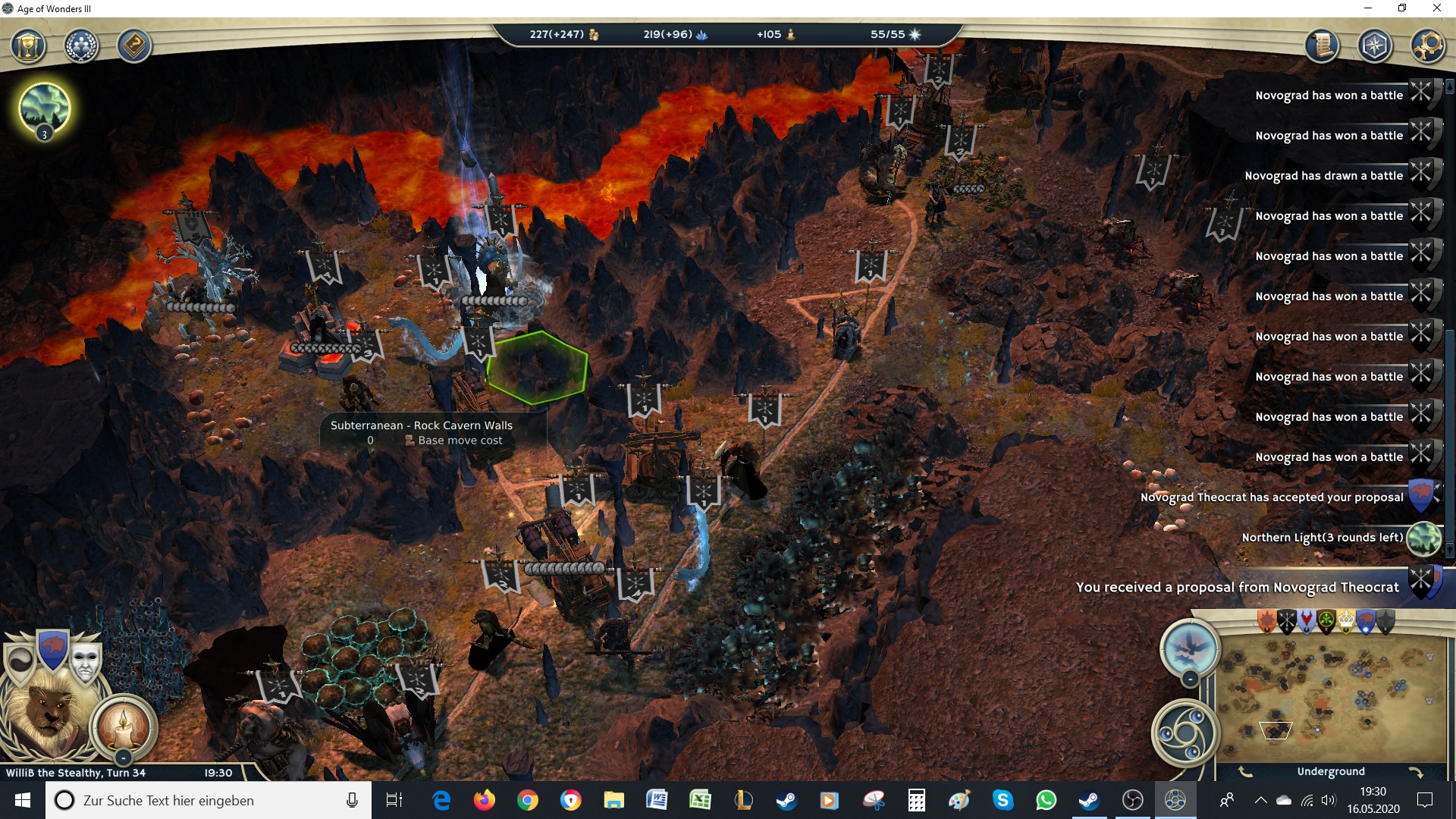The width and height of the screenshot is (1456, 819).
Task: View 'Northern Light(3 rounds left)' notification
Action: tap(1323, 538)
